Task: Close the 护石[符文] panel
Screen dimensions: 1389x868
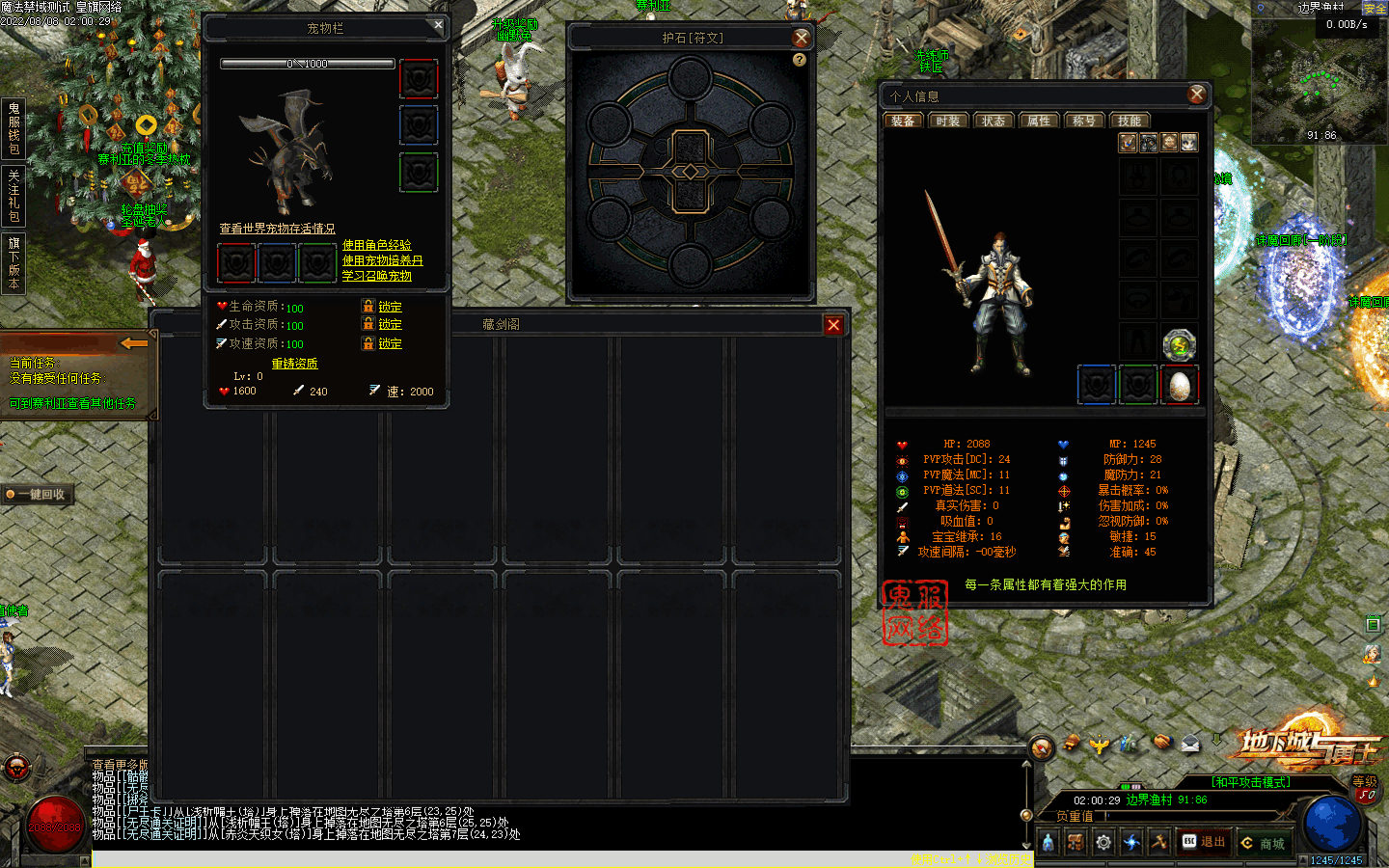Action: pos(801,38)
